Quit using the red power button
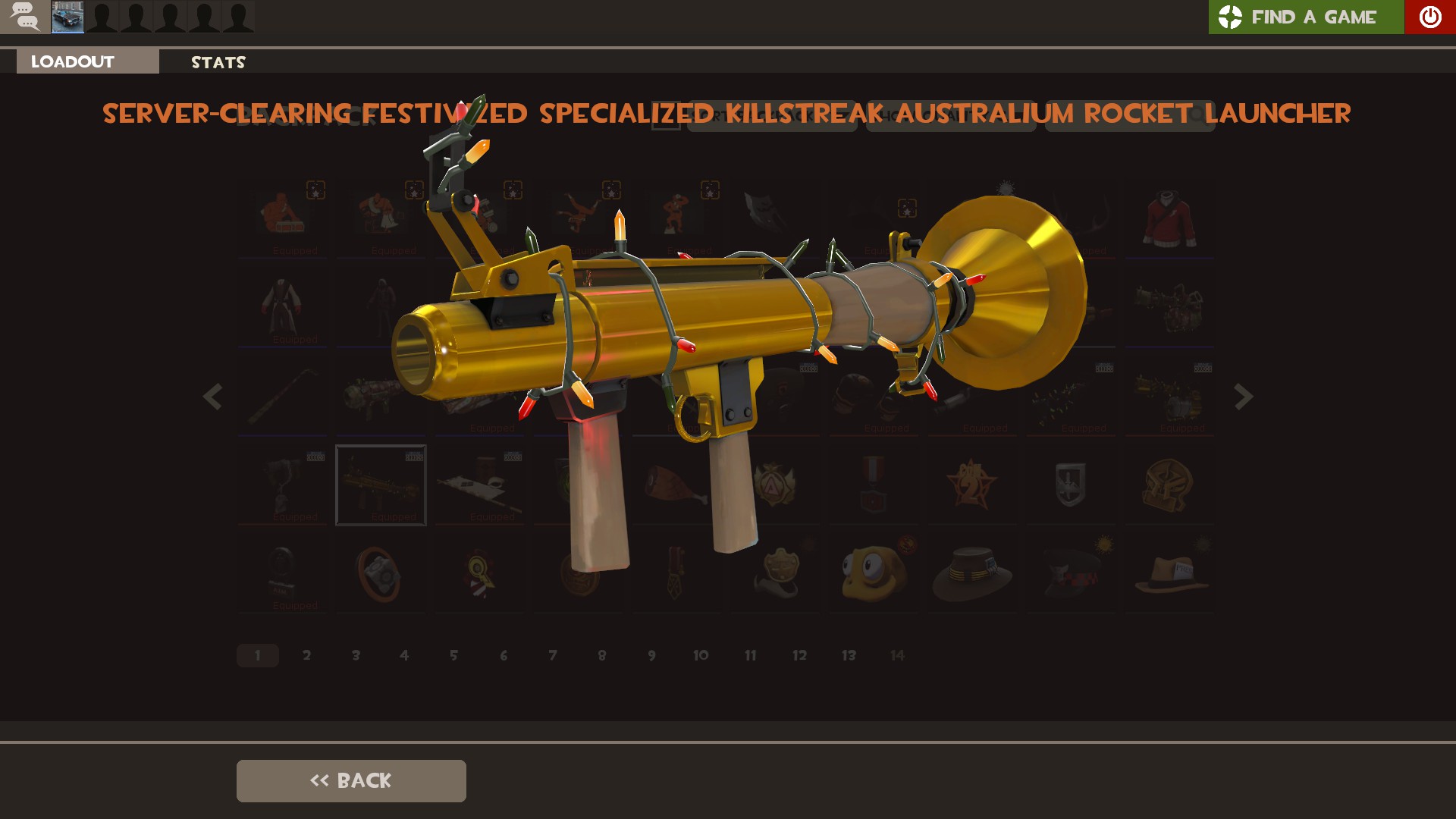This screenshot has width=1456, height=819. click(1429, 17)
